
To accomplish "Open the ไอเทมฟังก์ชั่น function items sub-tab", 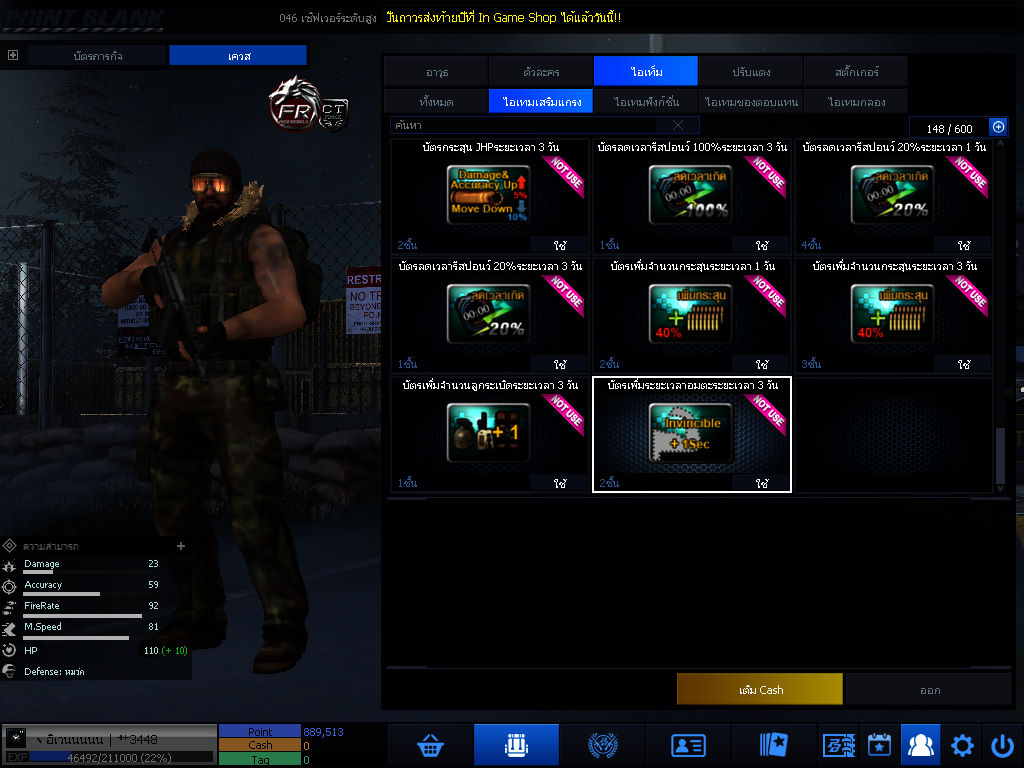I will coord(646,102).
